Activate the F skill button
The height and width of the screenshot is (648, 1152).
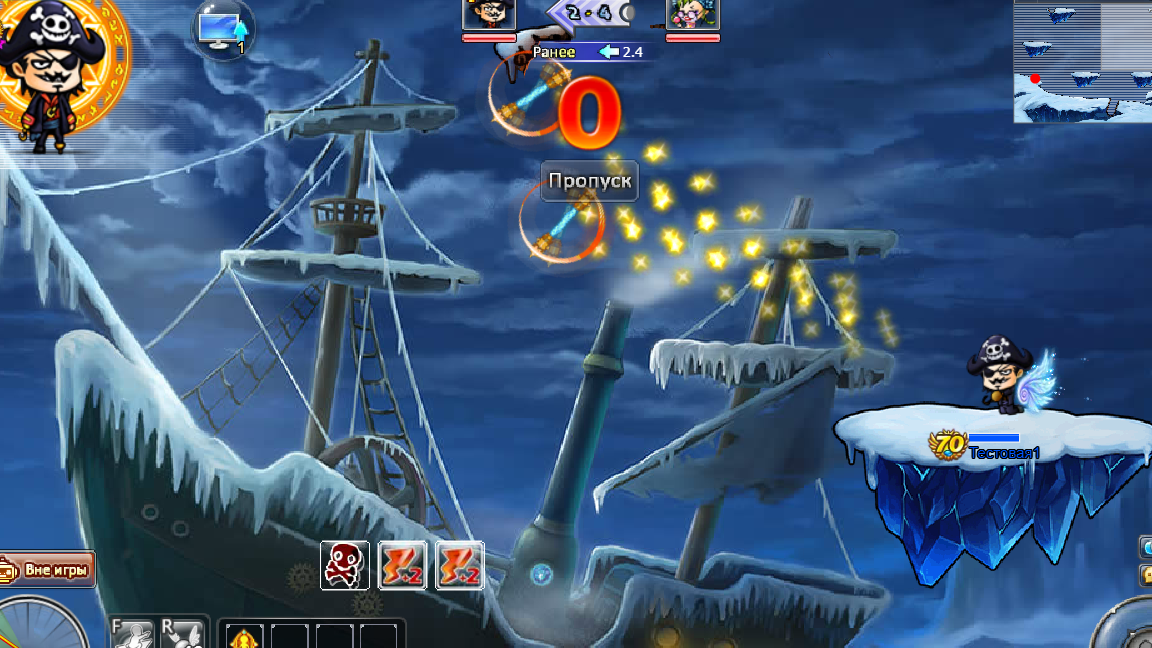(132, 634)
